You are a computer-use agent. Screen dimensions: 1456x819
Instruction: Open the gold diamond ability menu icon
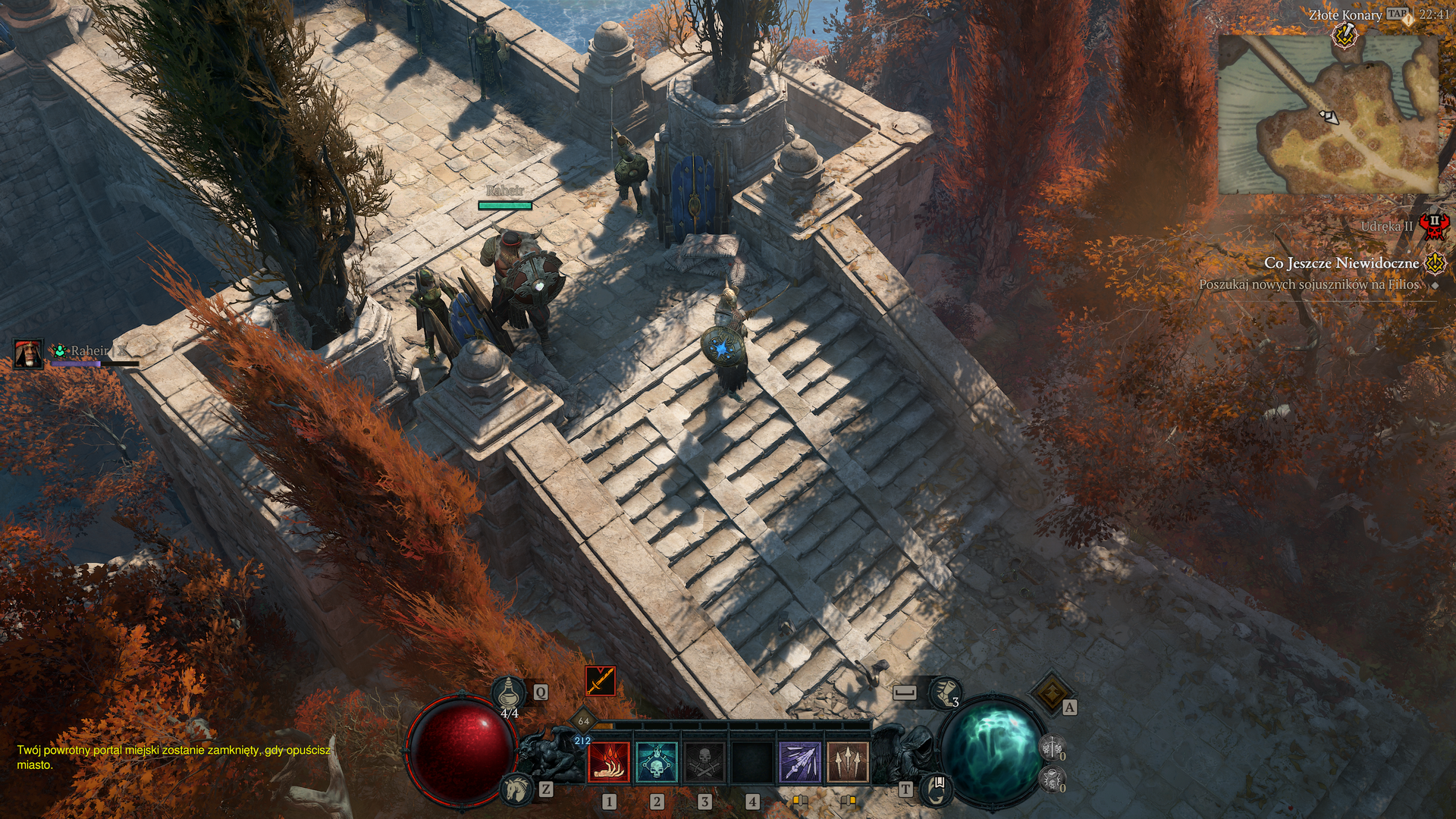[1051, 692]
